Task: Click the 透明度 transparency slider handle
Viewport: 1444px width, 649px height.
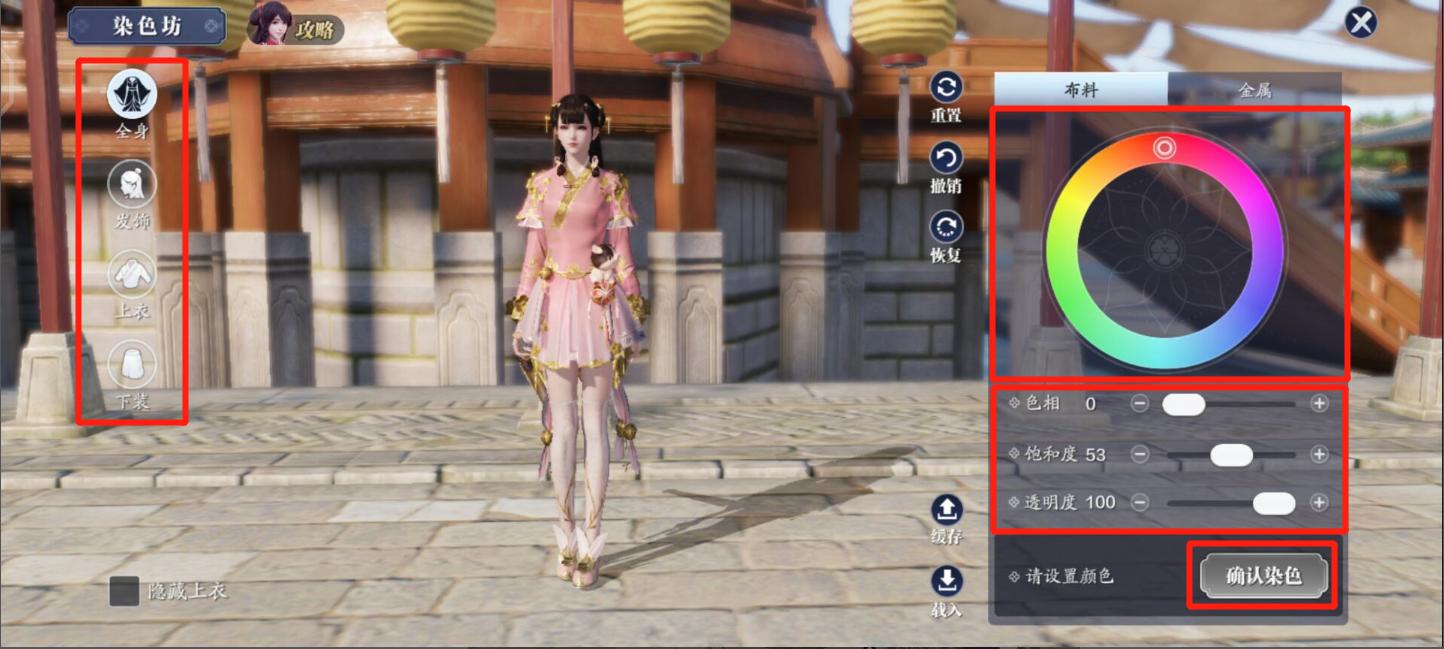Action: tap(1274, 503)
